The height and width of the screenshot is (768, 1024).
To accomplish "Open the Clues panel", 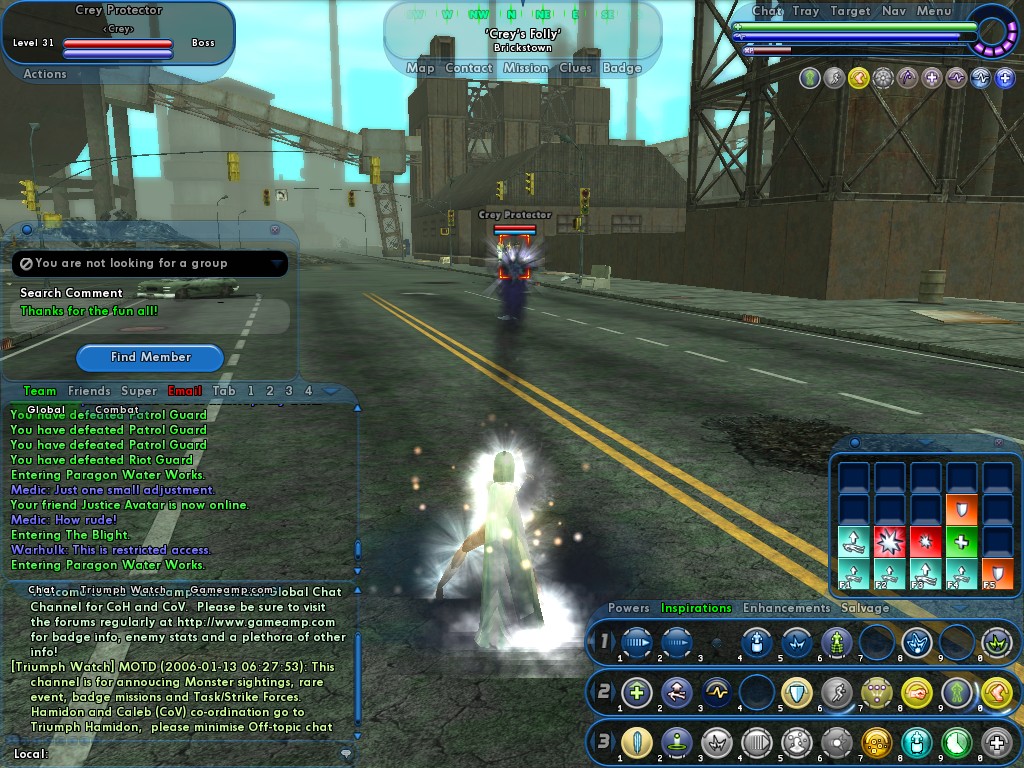I will click(575, 68).
